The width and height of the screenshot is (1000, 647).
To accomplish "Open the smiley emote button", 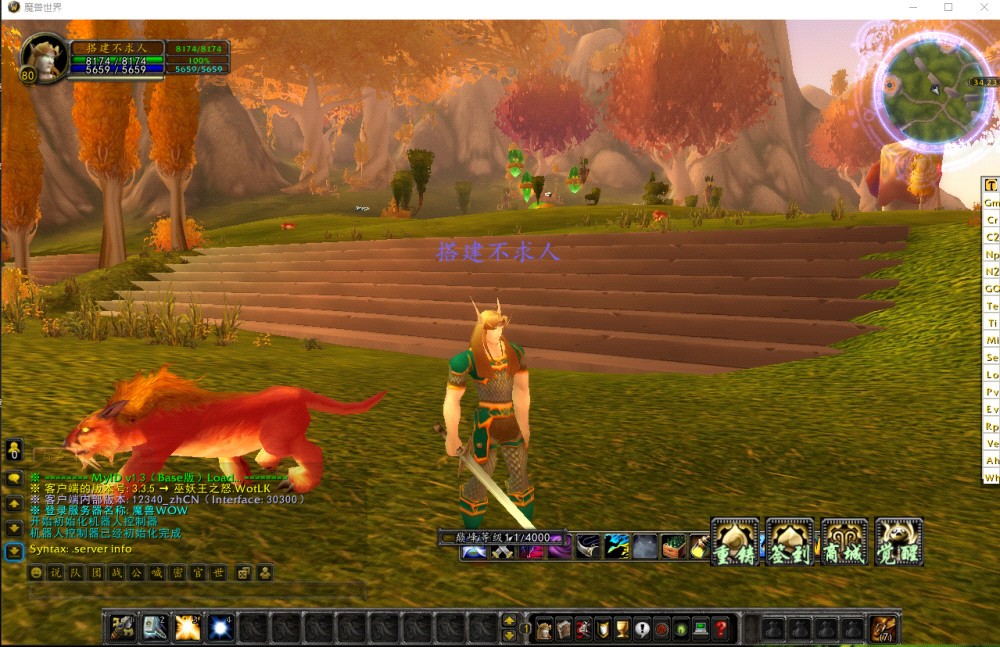I will (x=36, y=573).
